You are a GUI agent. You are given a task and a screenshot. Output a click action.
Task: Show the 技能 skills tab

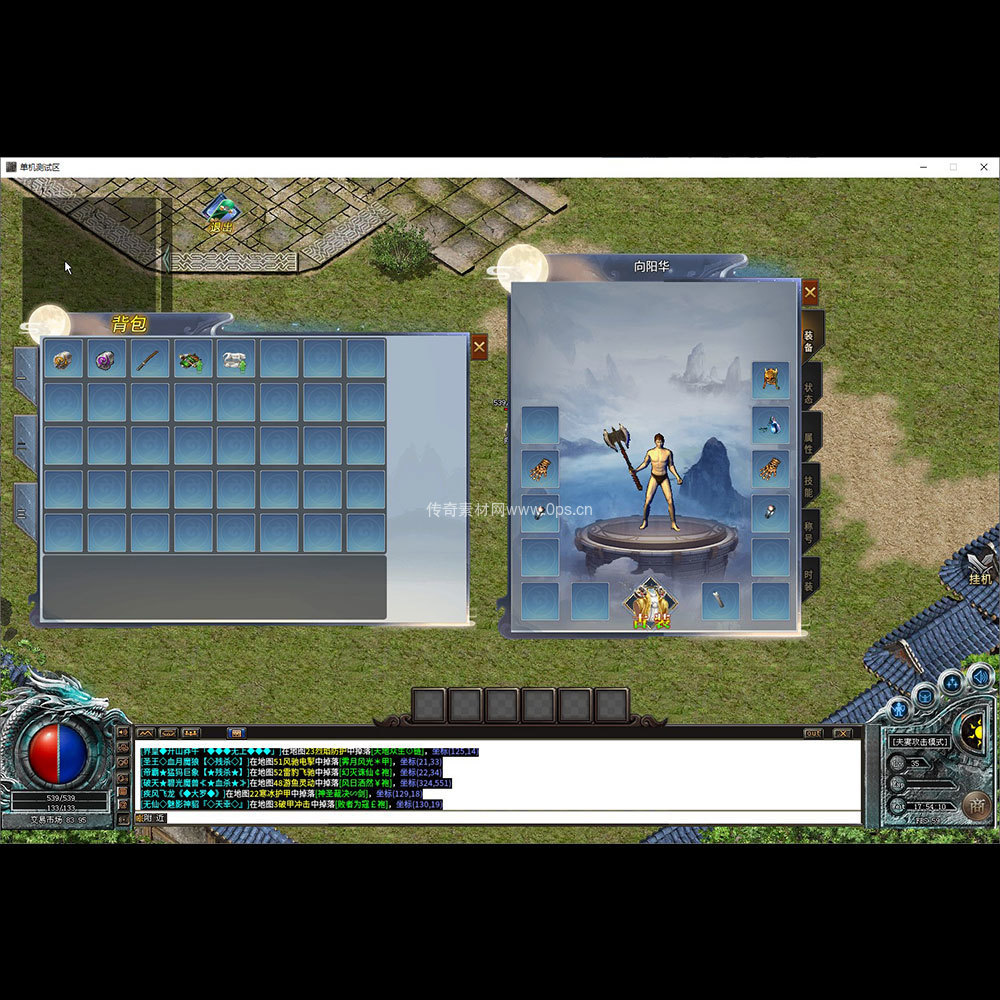point(809,486)
